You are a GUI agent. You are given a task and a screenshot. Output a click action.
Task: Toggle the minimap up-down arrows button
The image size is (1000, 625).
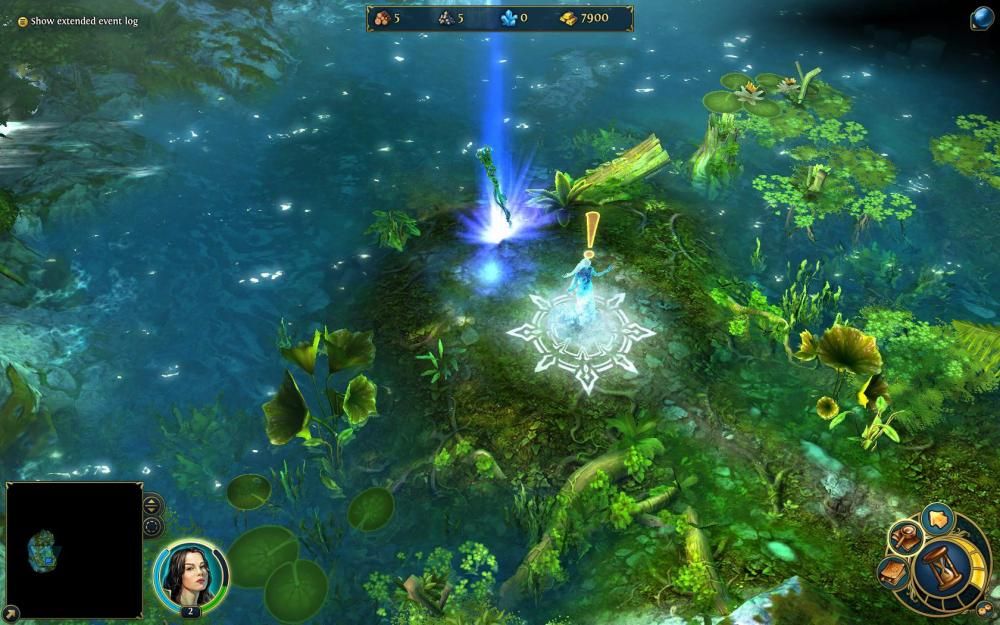[152, 503]
